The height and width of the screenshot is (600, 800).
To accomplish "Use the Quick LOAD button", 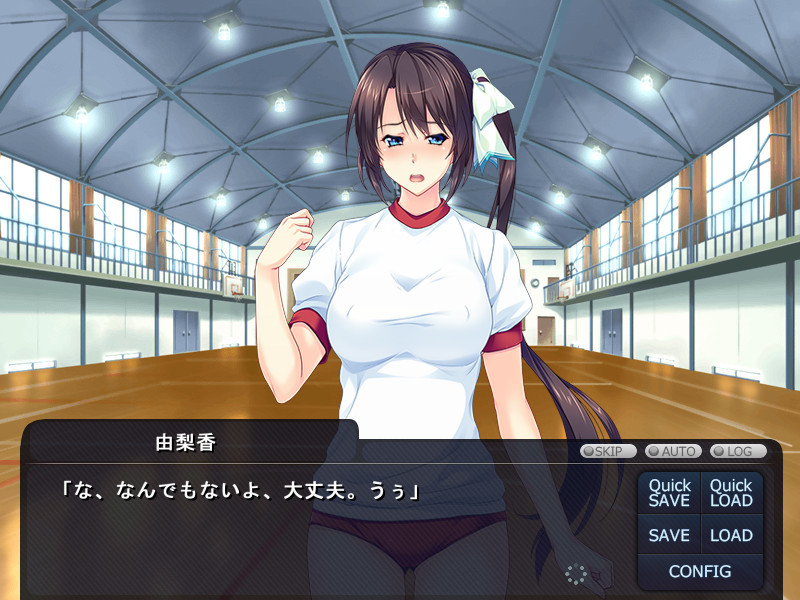I will pyautogui.click(x=731, y=493).
